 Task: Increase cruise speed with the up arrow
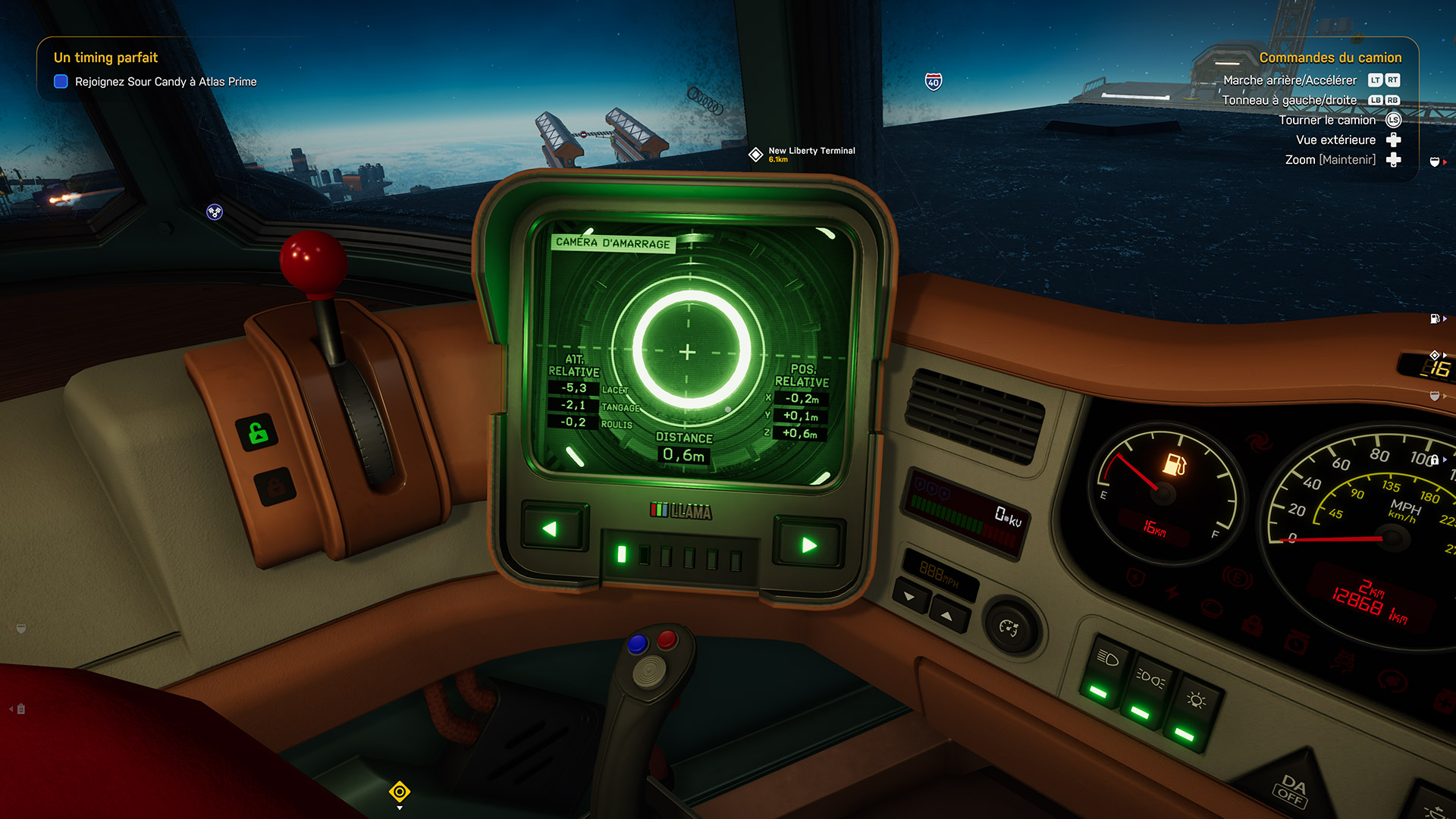coord(946,615)
